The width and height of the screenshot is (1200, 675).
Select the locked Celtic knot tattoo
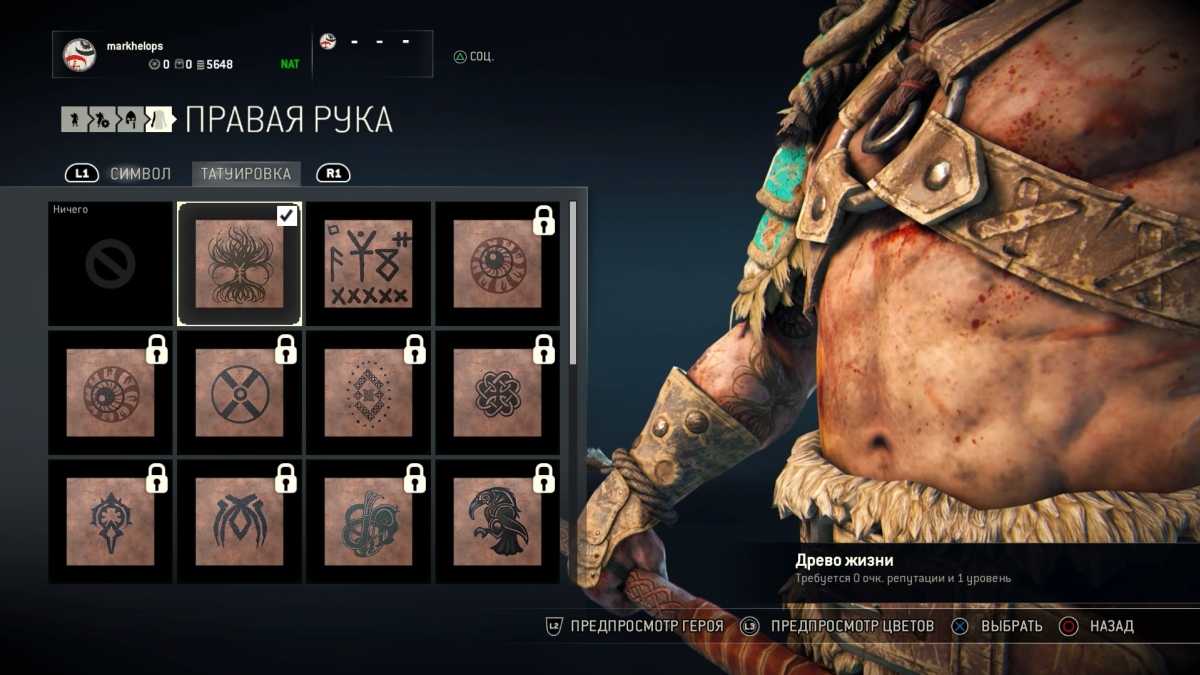click(x=497, y=393)
